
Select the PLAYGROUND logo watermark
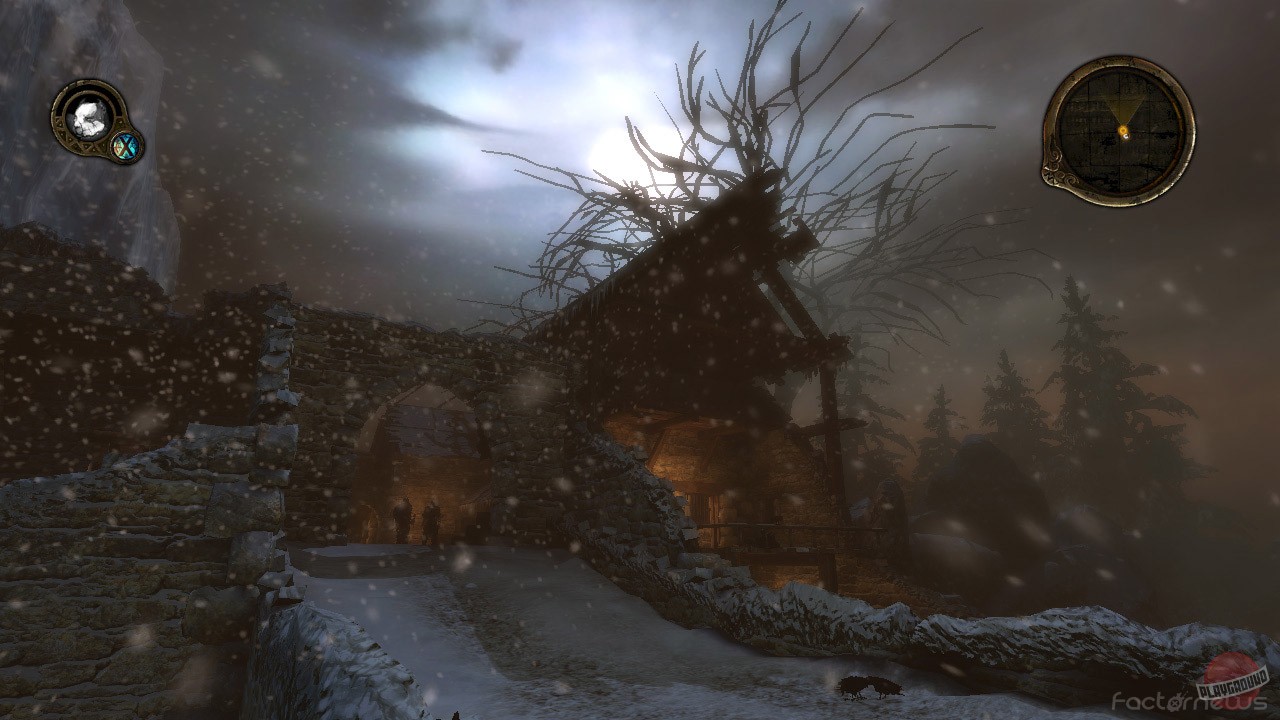[x=1230, y=682]
